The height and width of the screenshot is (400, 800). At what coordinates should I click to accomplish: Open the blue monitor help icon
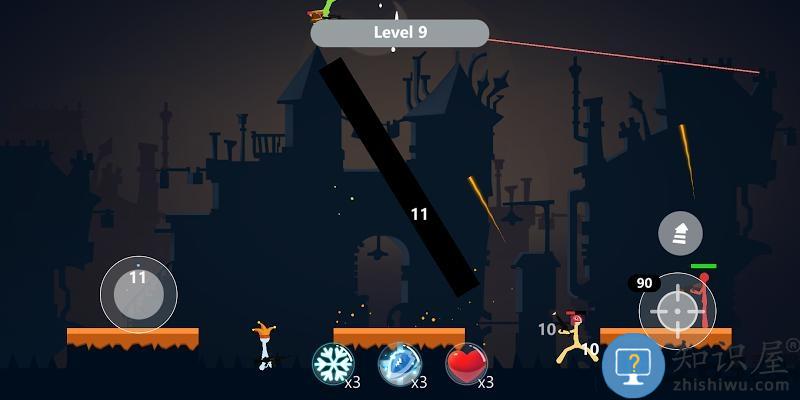[x=633, y=365]
